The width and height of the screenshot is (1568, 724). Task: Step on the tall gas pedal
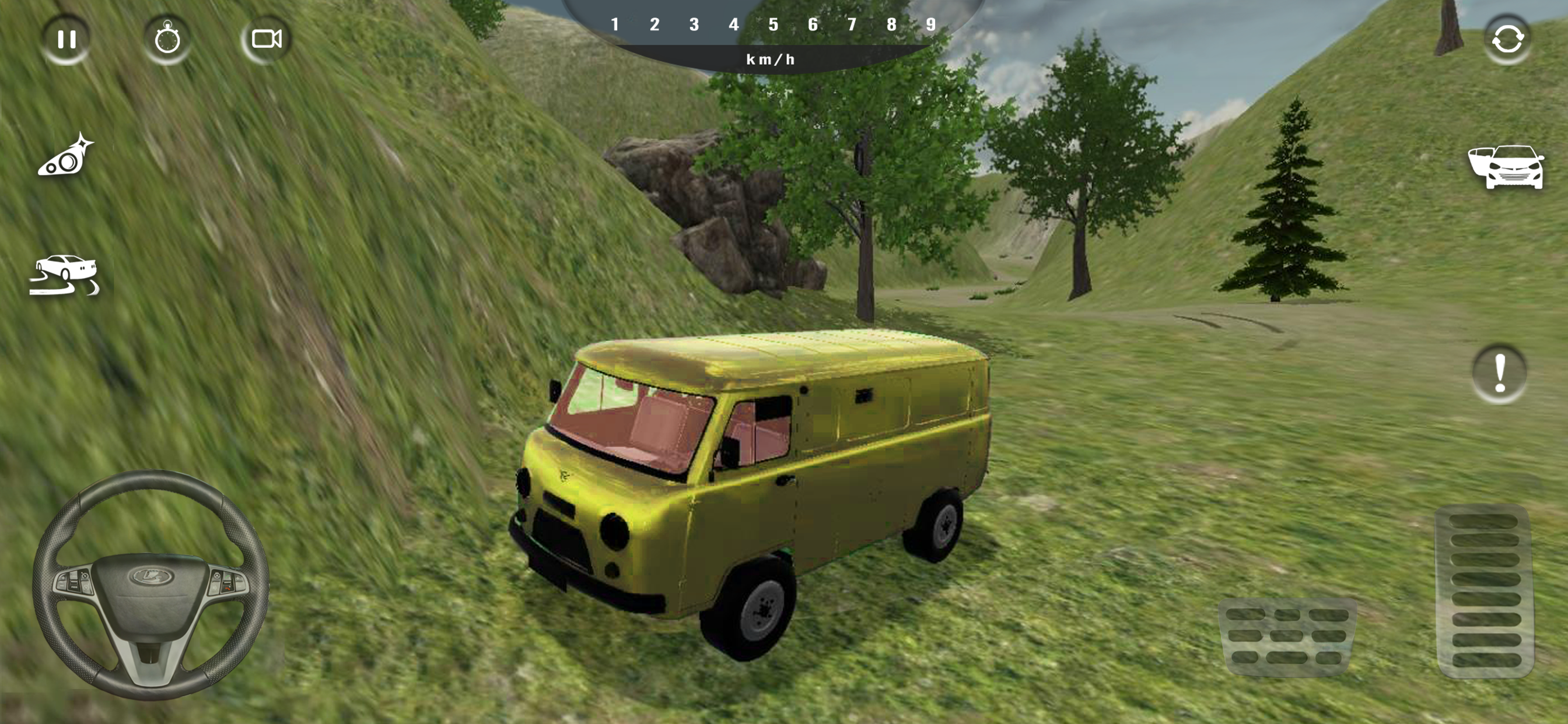(1484, 590)
